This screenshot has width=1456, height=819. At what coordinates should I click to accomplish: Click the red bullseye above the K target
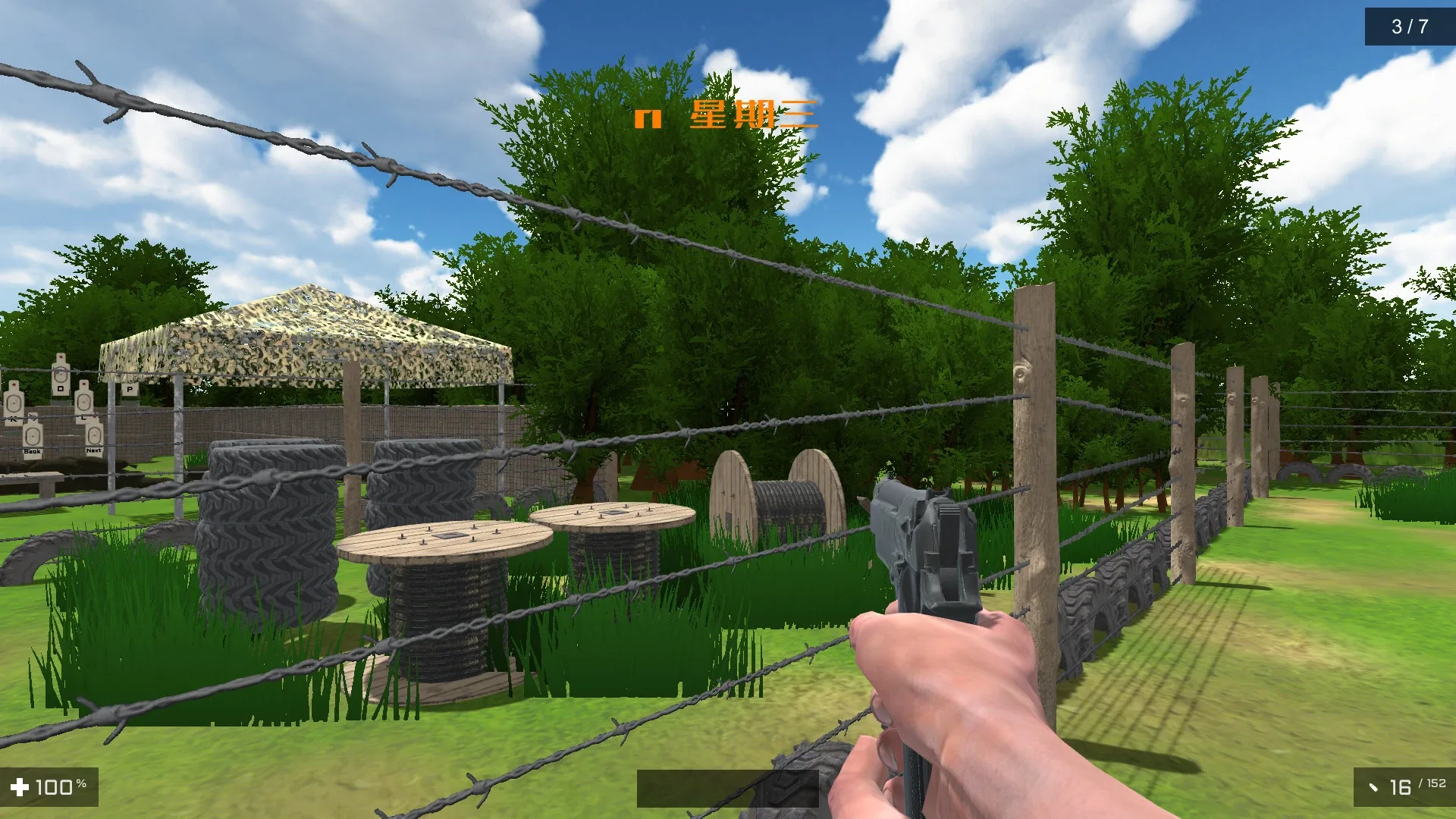point(14,385)
